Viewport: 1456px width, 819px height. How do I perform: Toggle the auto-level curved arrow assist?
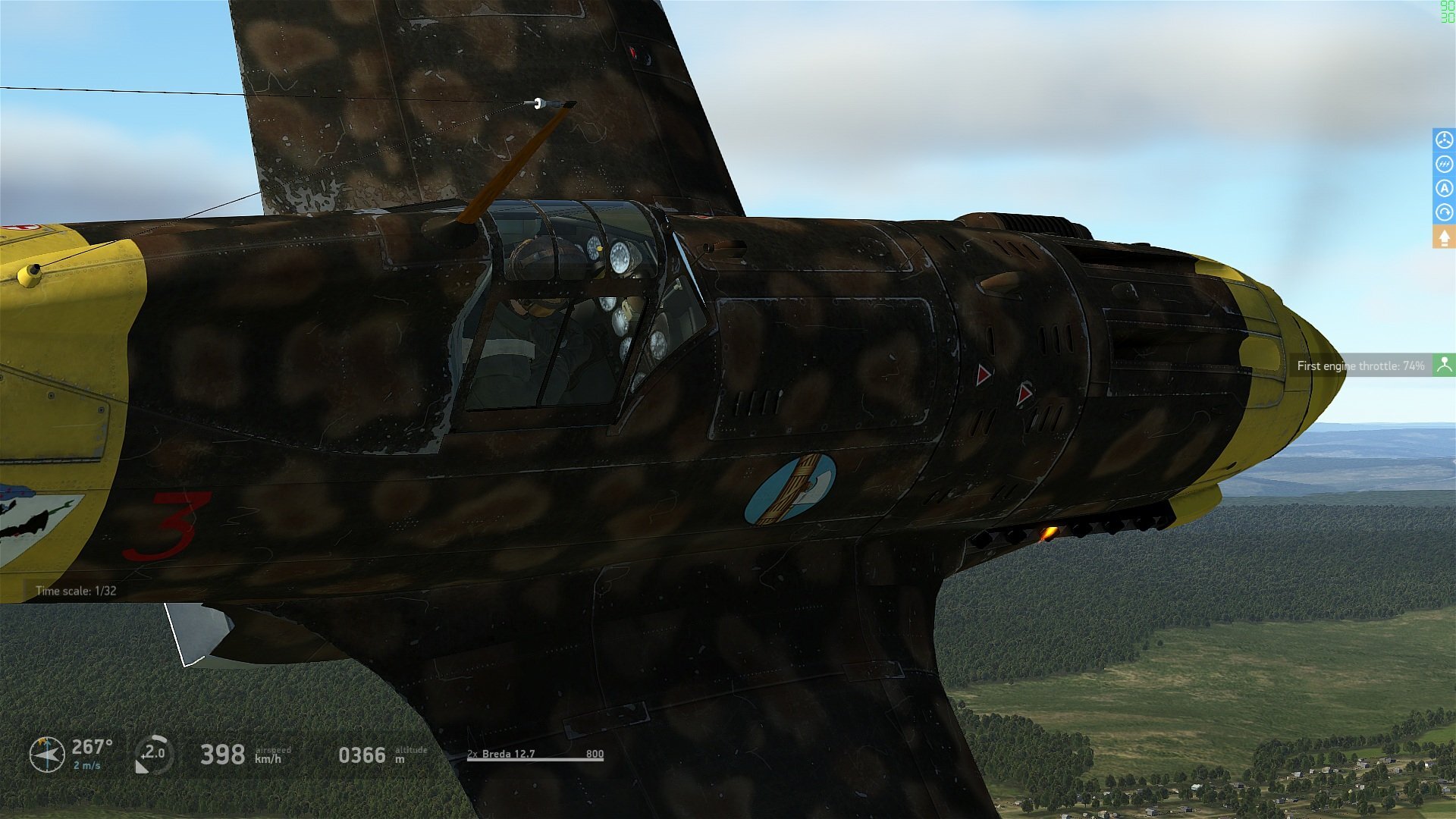[1443, 211]
